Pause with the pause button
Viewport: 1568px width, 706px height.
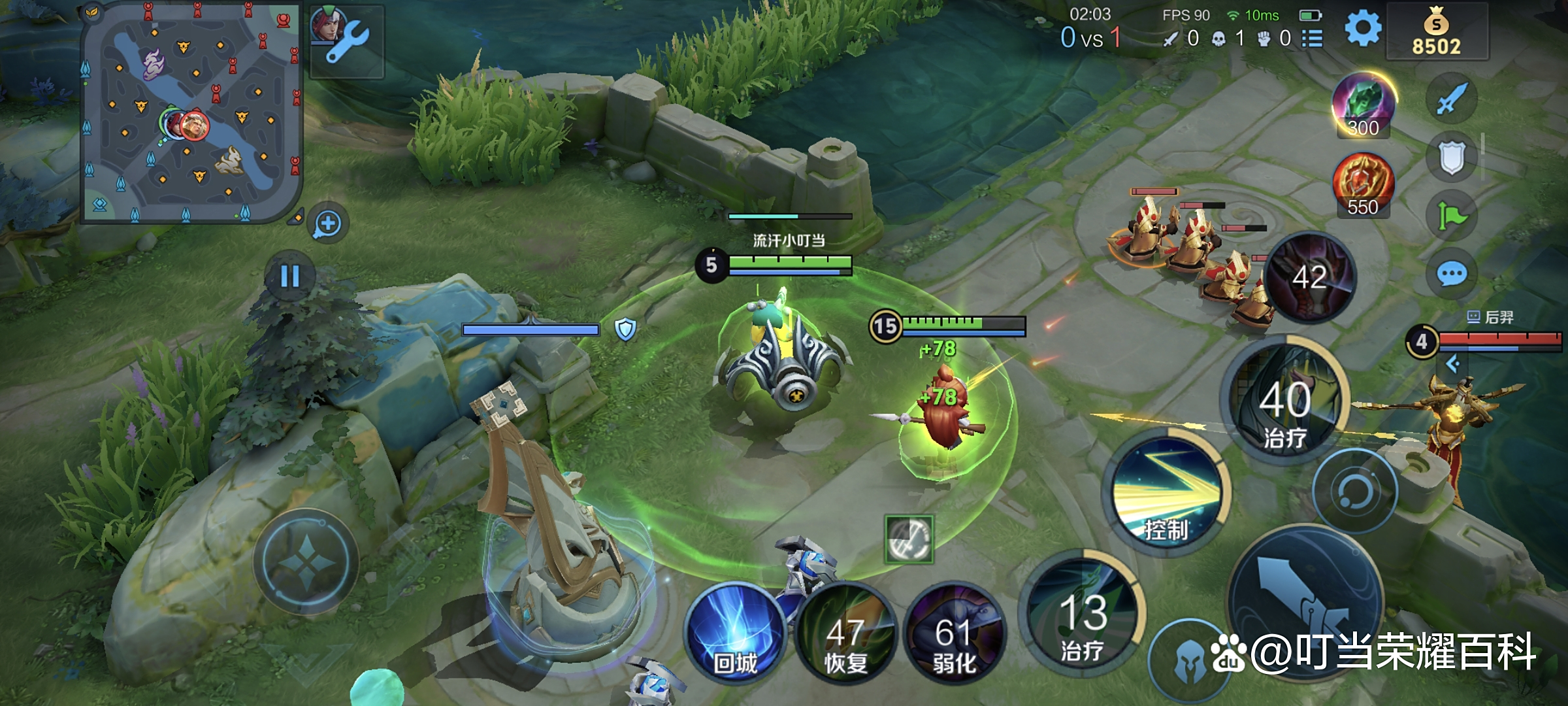[x=289, y=276]
